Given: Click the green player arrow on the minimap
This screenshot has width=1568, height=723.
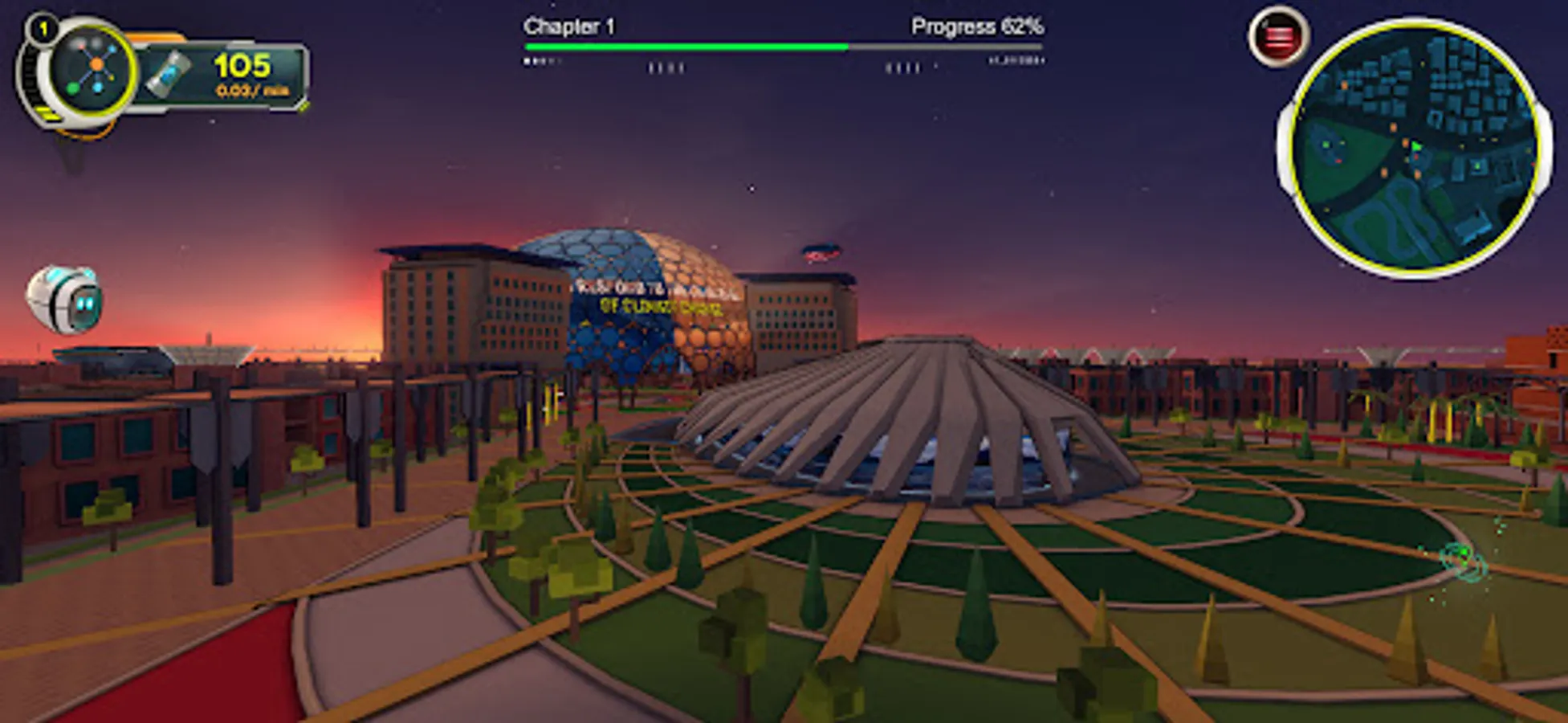Looking at the screenshot, I should pyautogui.click(x=1416, y=146).
